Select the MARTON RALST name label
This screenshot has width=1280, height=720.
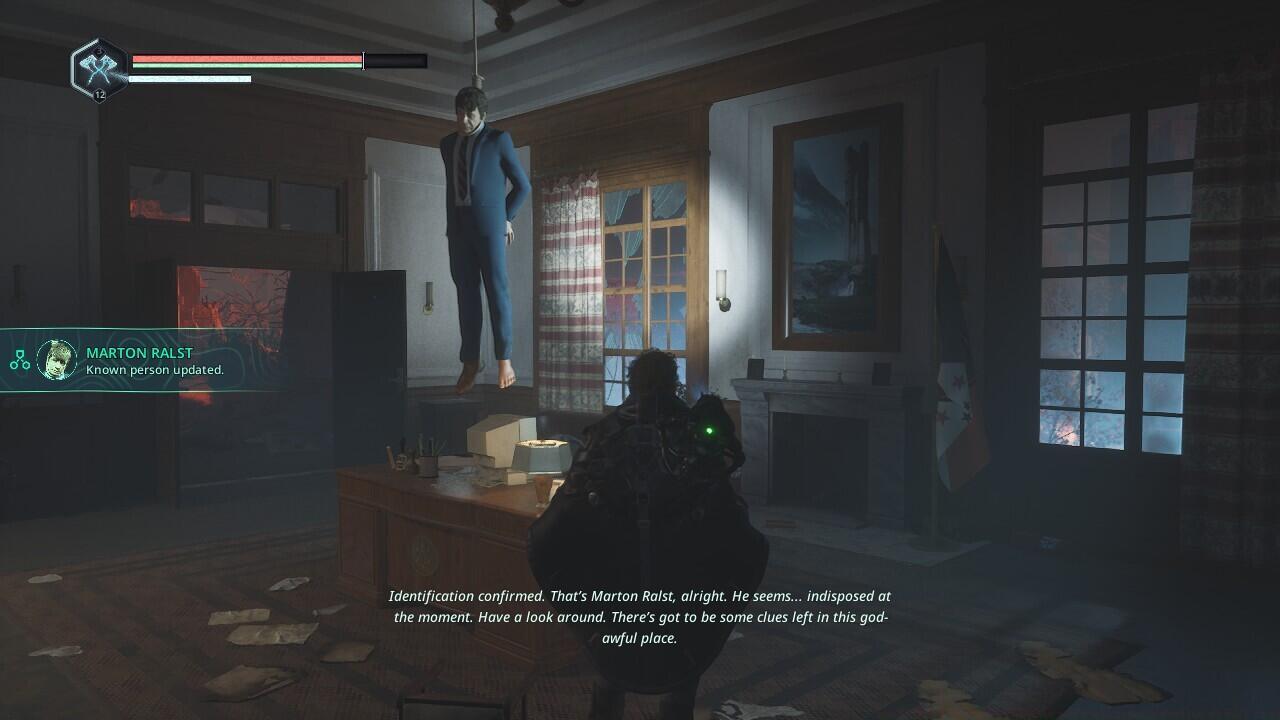[x=140, y=352]
